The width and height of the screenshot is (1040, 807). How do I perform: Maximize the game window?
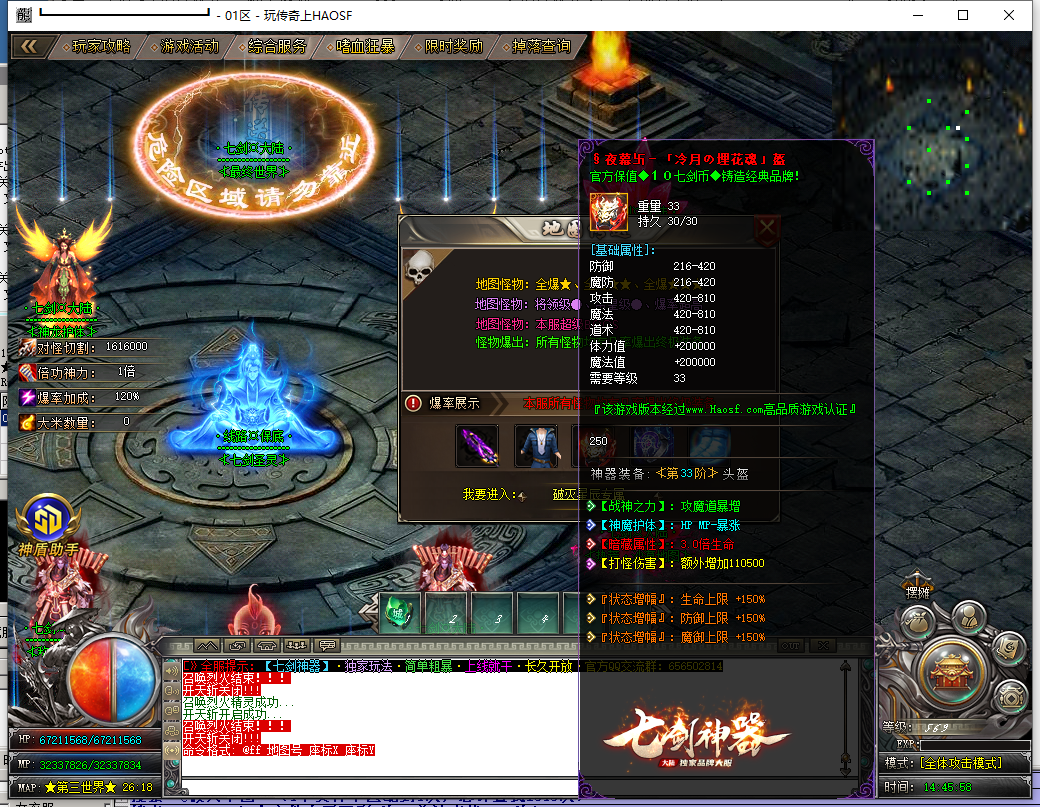pyautogui.click(x=963, y=15)
